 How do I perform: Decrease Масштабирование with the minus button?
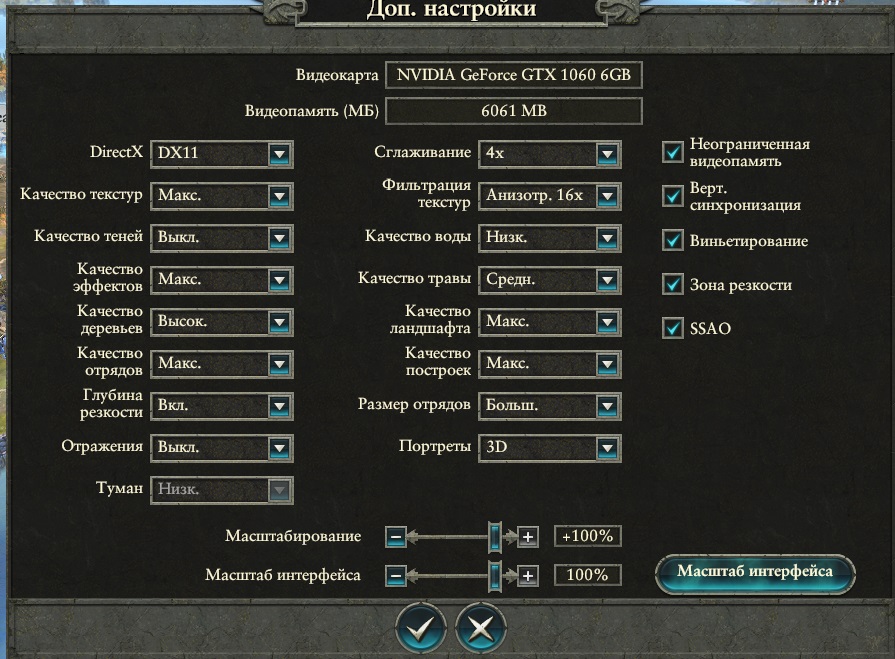(x=396, y=537)
